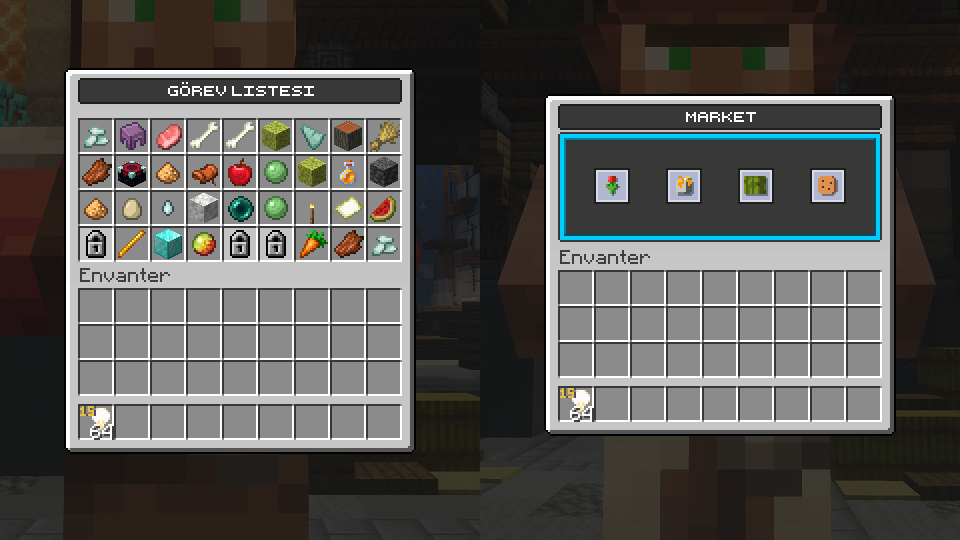The height and width of the screenshot is (540, 960).
Task: Select the honey bottle slot
Action: (348, 172)
